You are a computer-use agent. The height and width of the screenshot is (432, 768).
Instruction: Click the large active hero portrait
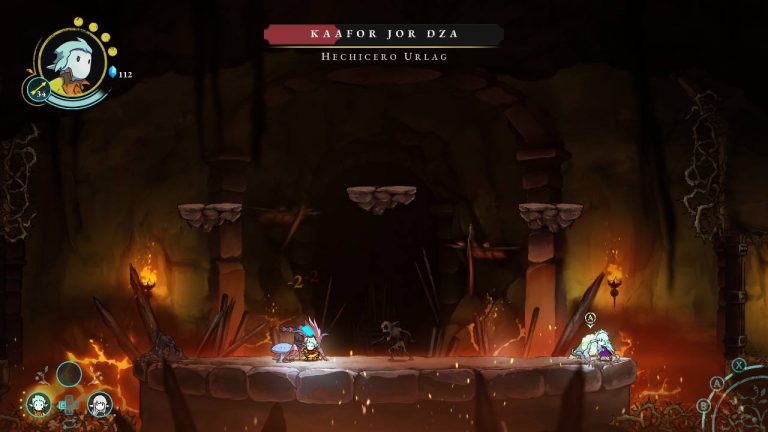tap(72, 62)
